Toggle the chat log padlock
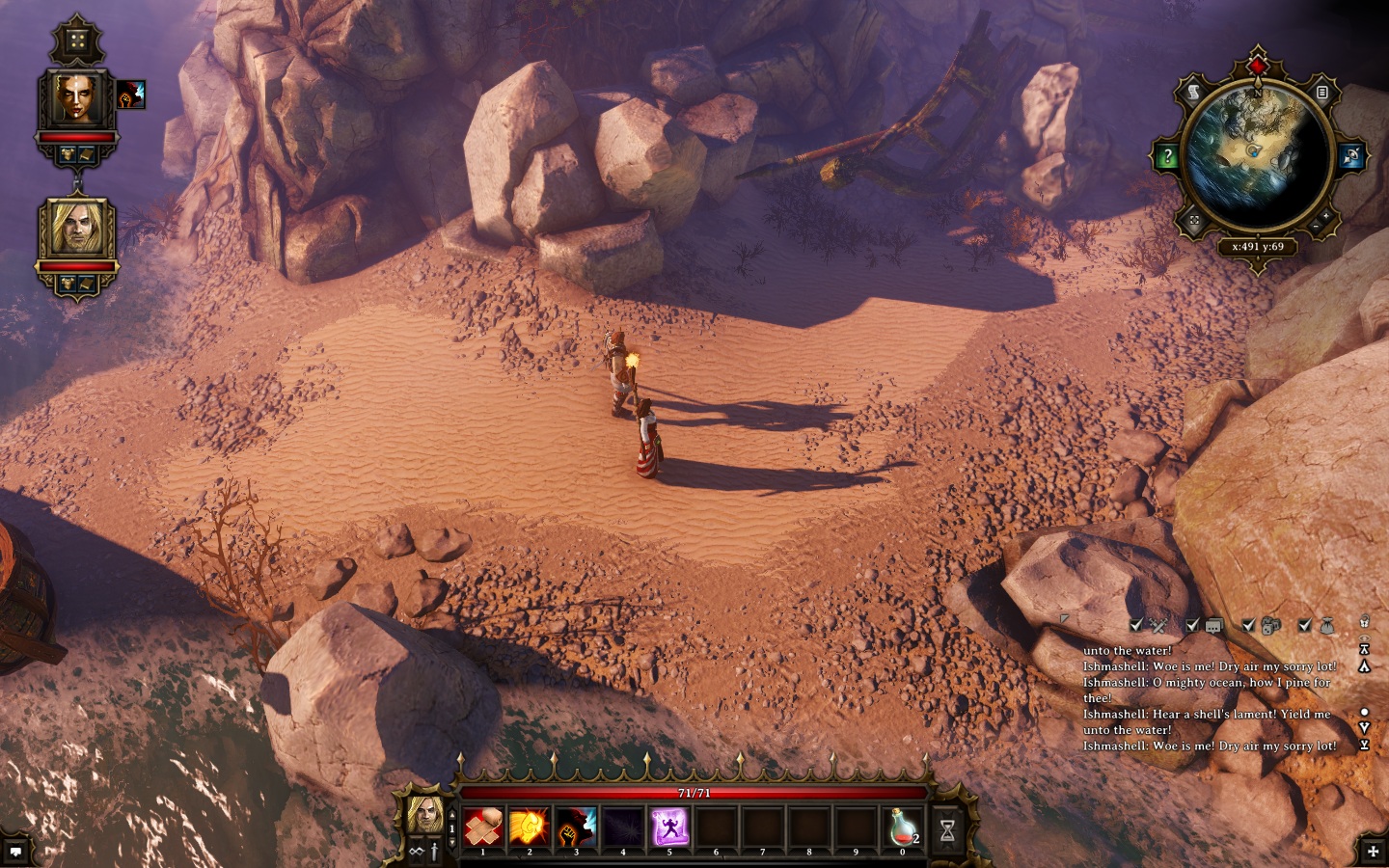The width and height of the screenshot is (1389, 868). [1365, 622]
